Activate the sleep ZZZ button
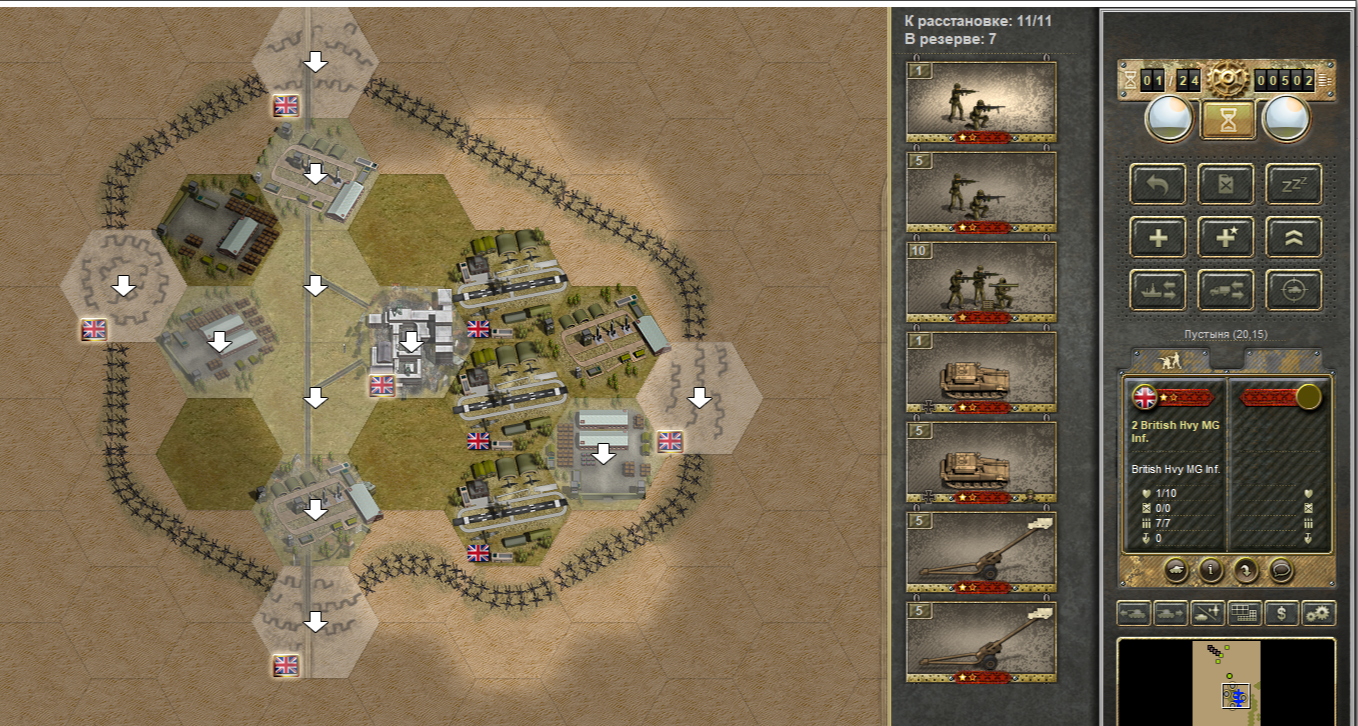This screenshot has width=1358, height=726. (1293, 184)
